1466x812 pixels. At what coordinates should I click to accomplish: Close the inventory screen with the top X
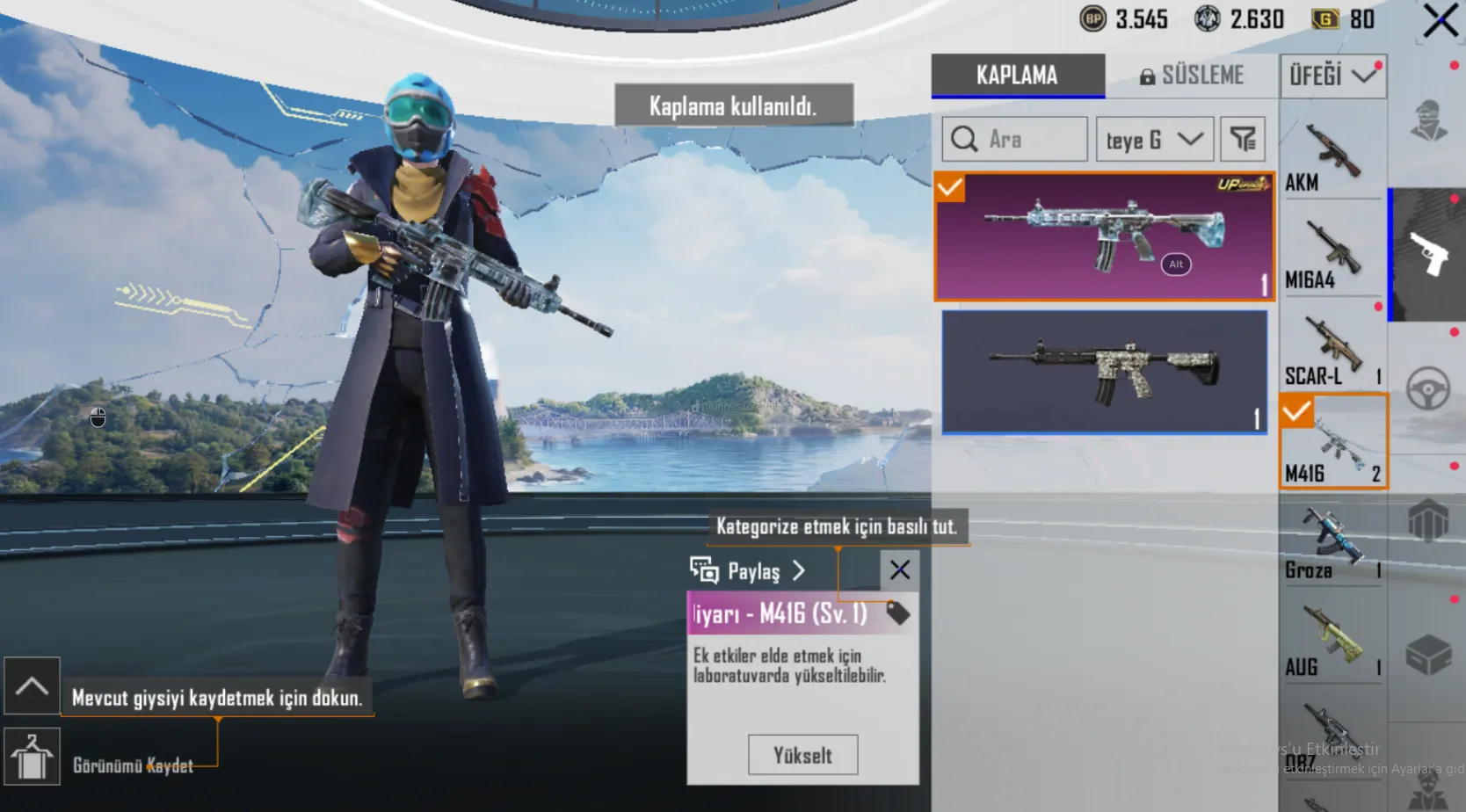coord(1440,21)
